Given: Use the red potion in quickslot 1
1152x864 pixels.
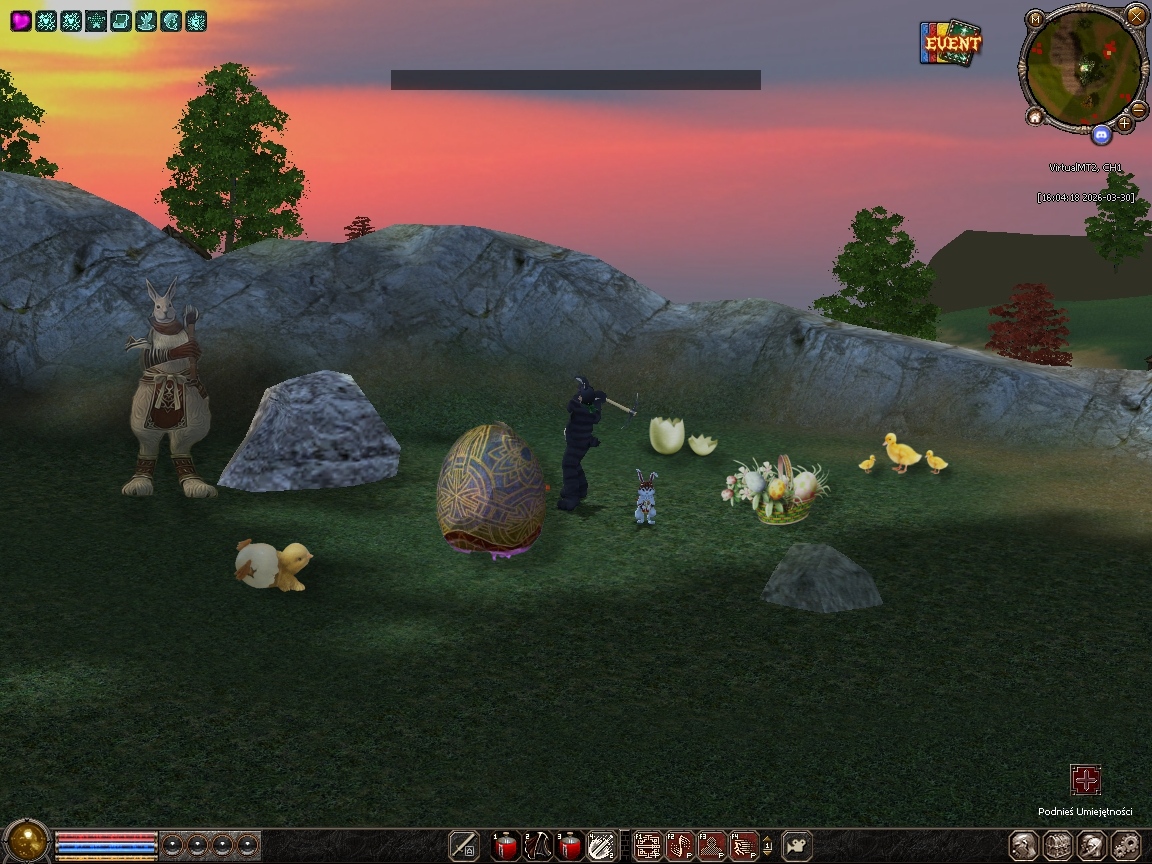Looking at the screenshot, I should [x=506, y=846].
